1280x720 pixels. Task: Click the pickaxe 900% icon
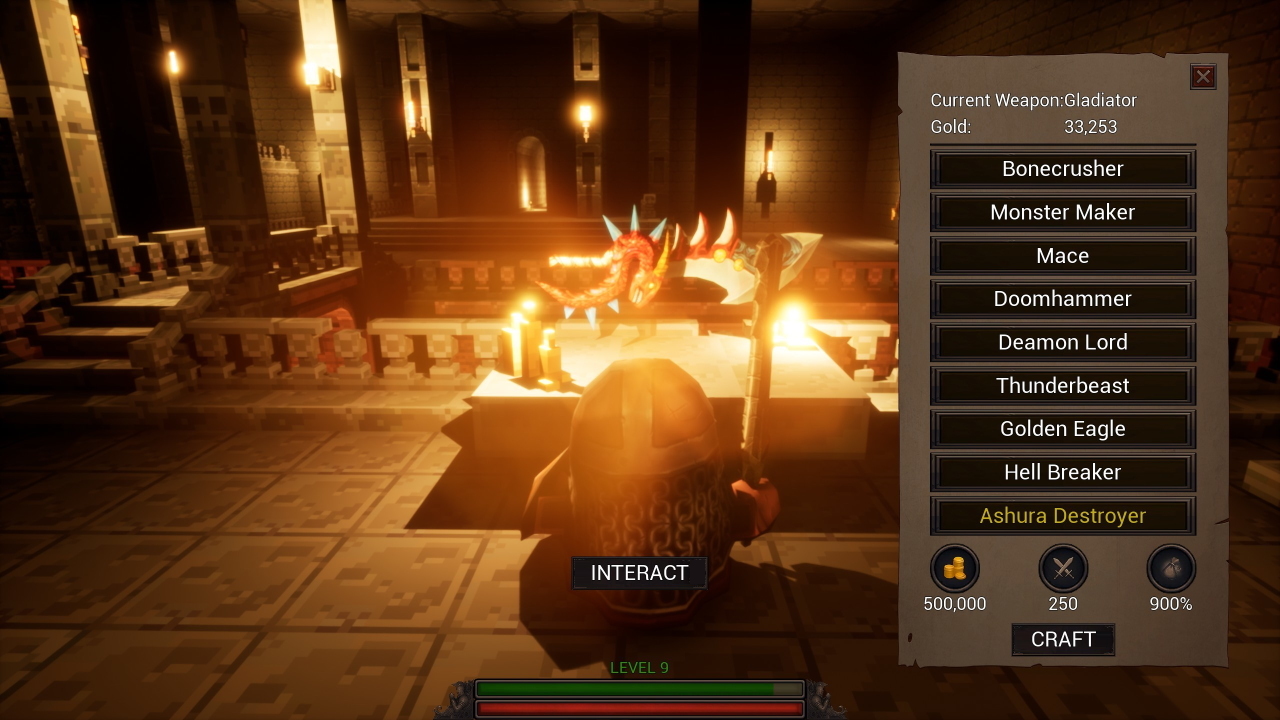pyautogui.click(x=1170, y=568)
